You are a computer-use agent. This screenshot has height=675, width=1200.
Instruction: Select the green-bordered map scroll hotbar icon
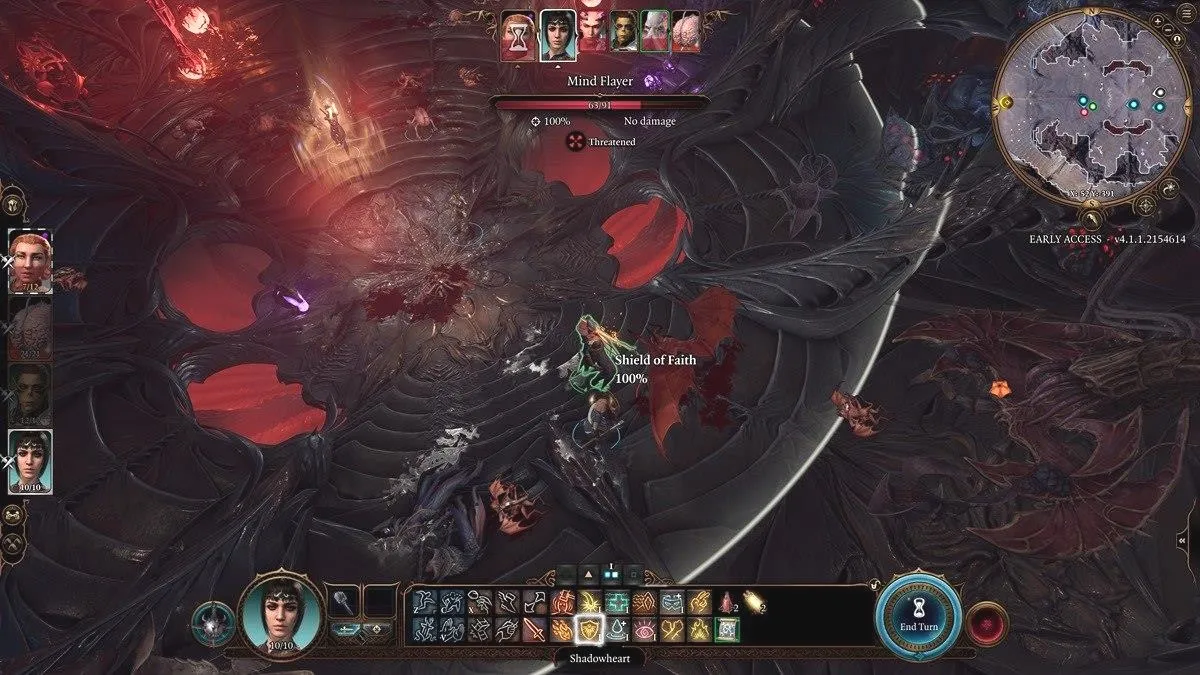[x=726, y=630]
